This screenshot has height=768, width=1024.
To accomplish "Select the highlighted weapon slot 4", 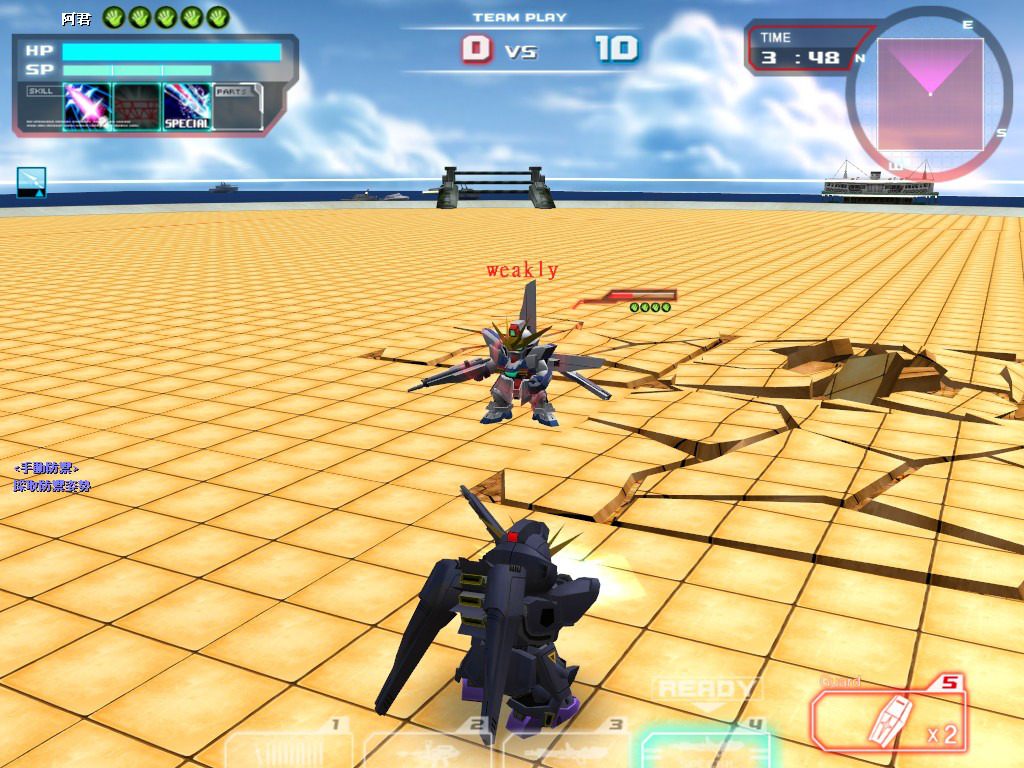I will pyautogui.click(x=705, y=748).
